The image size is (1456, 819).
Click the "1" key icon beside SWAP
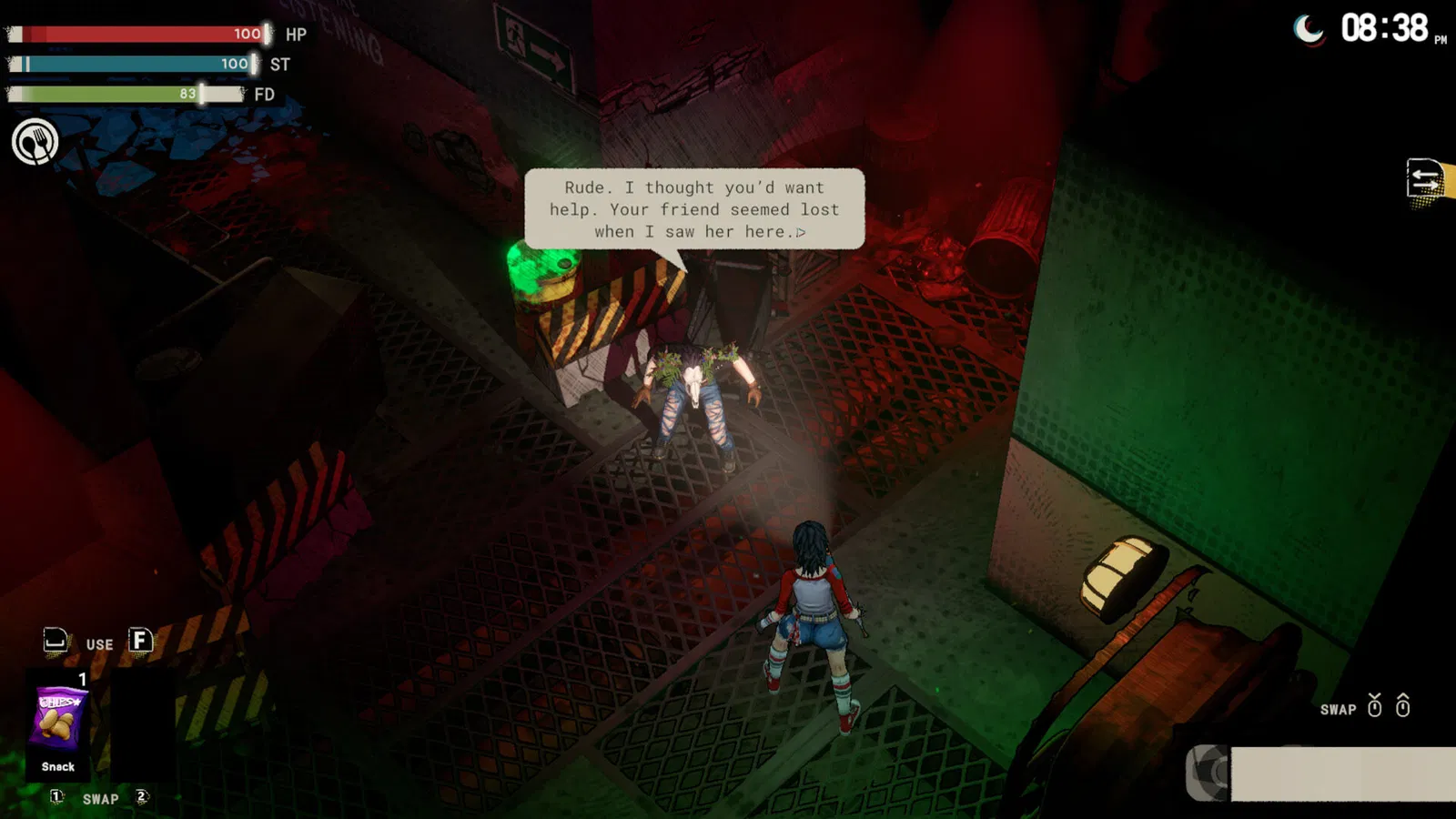click(56, 797)
